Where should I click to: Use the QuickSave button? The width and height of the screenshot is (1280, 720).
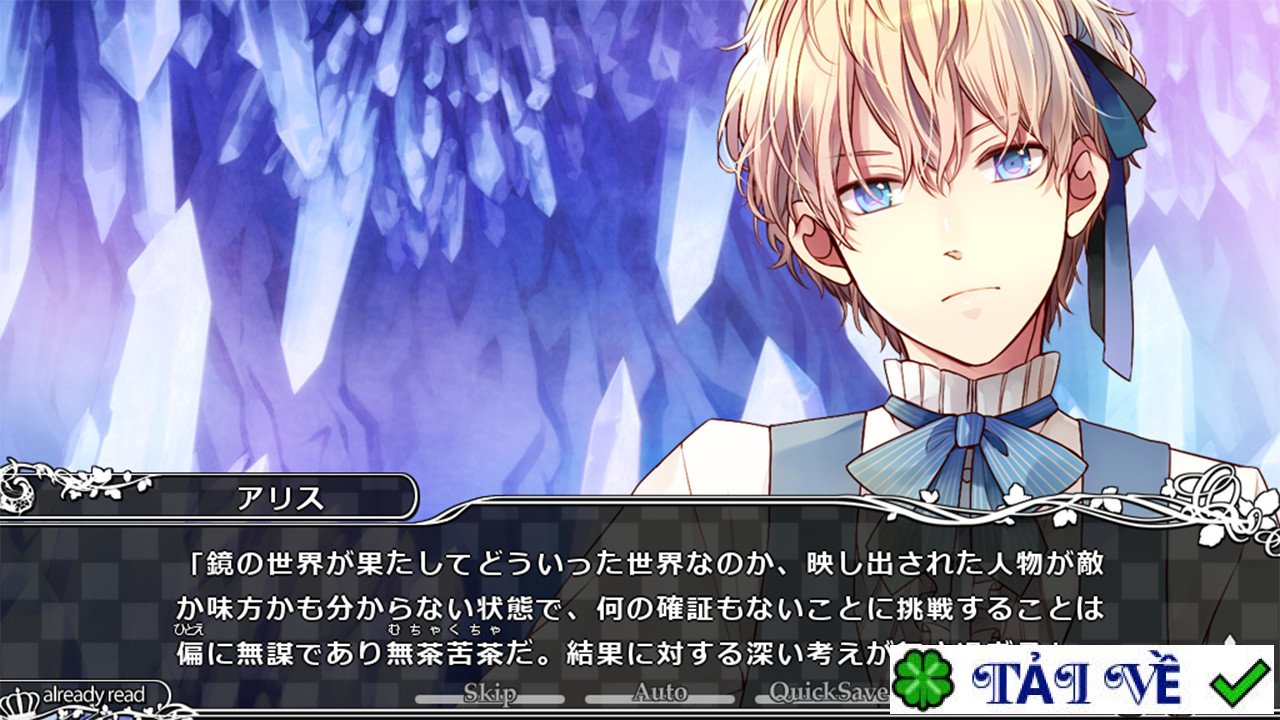point(828,693)
